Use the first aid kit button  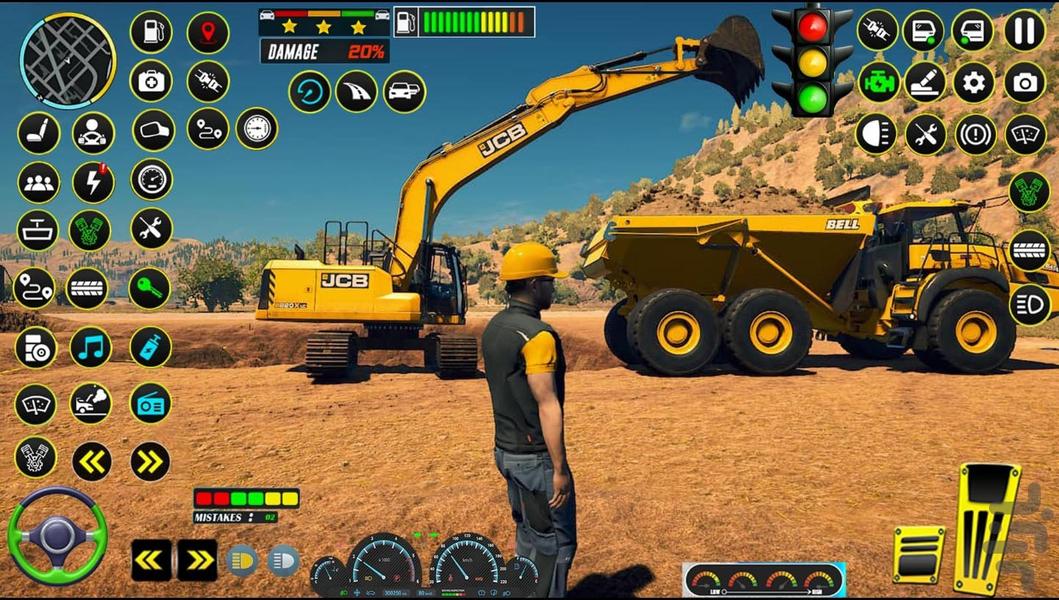click(151, 81)
